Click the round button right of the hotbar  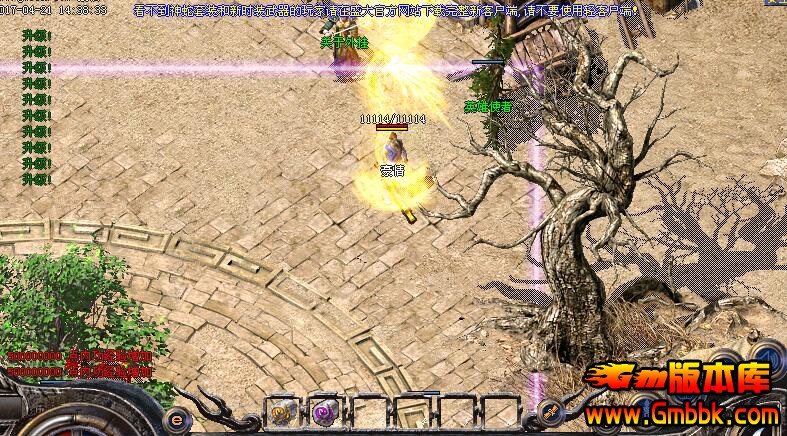click(x=549, y=411)
